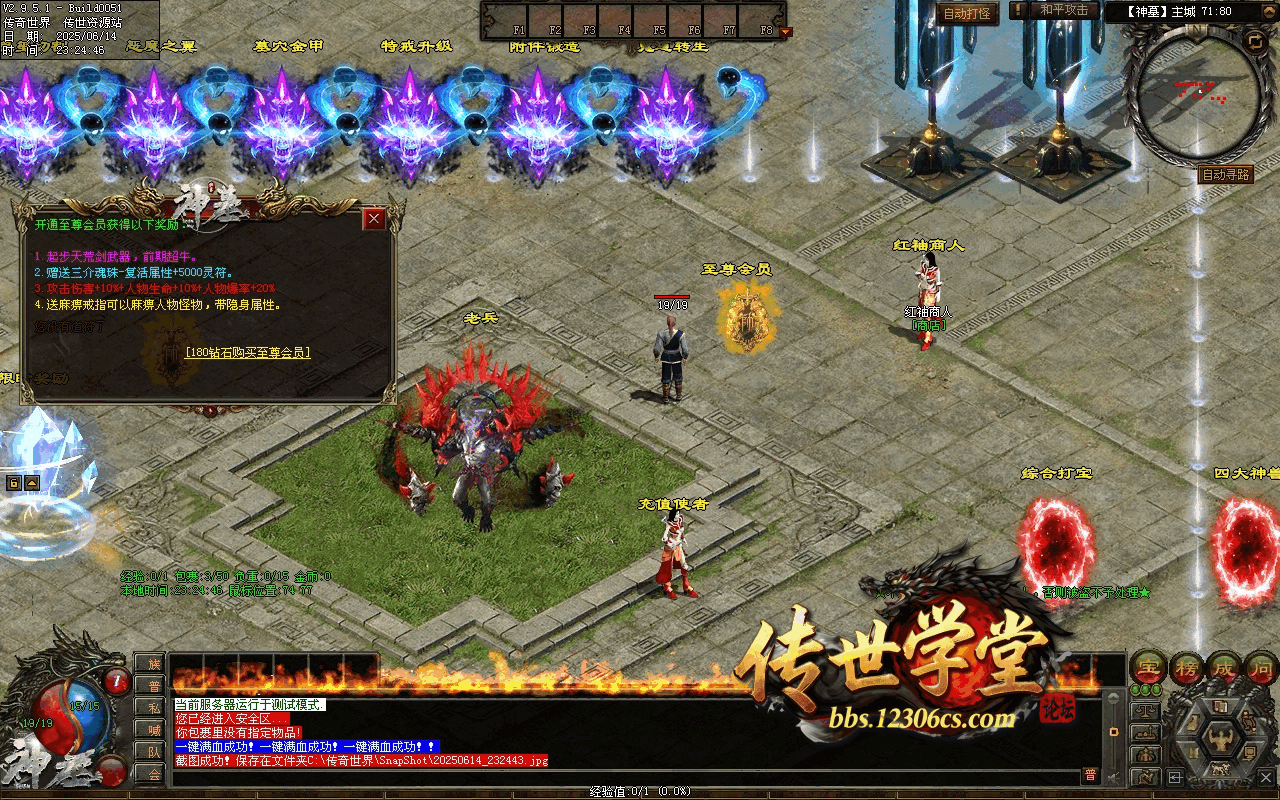Image resolution: width=1280 pixels, height=800 pixels.
Task: Click the exclamation mark alert button
Action: (1018, 10)
